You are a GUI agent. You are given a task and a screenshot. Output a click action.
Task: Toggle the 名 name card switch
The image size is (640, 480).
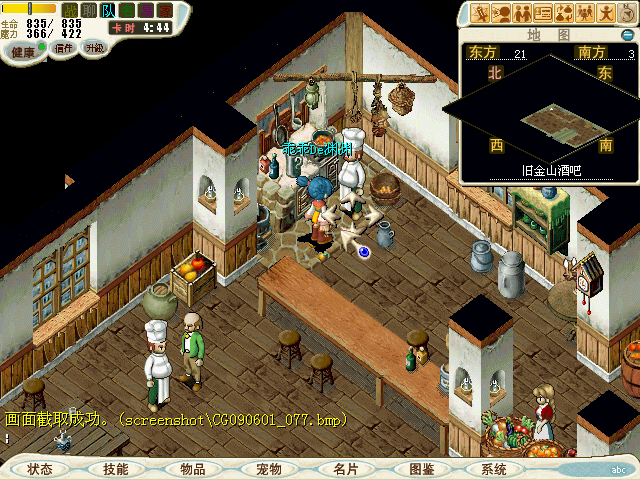point(127,10)
